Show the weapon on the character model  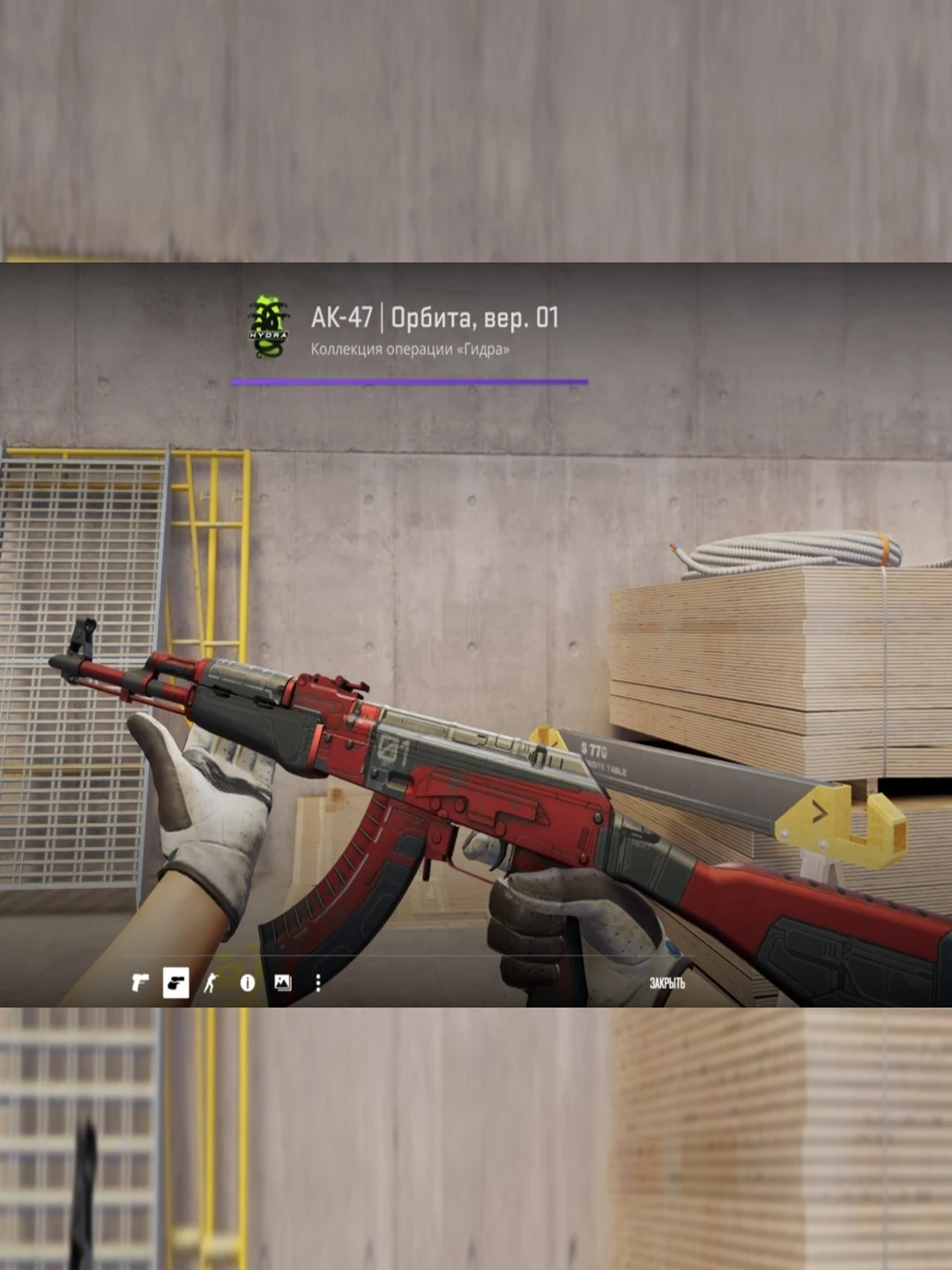211,982
